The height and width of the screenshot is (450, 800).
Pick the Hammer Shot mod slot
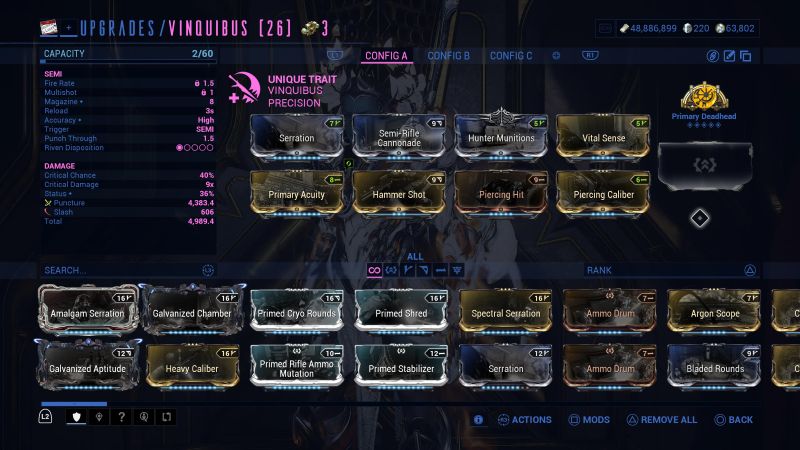[399, 192]
